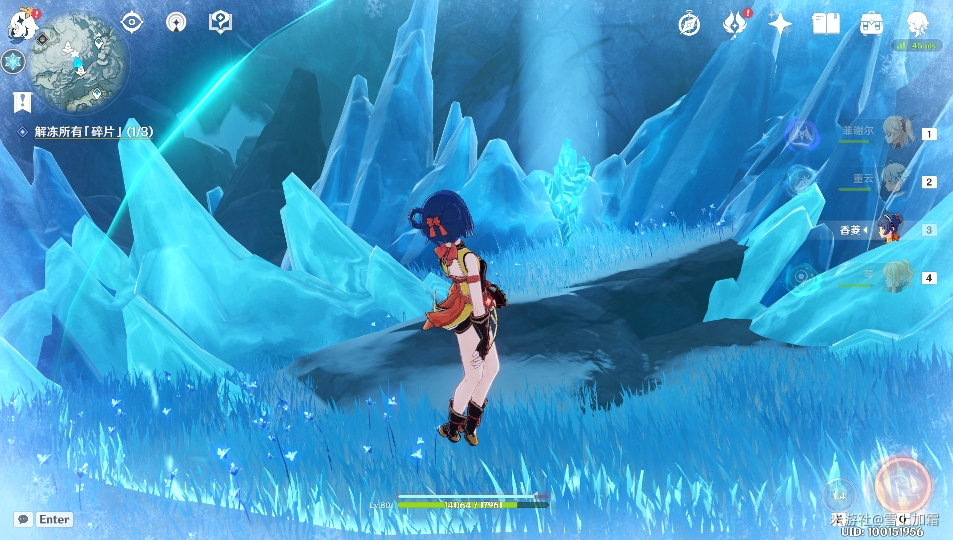Activate the red Elemental Burst button
The width and height of the screenshot is (953, 540).
click(902, 484)
